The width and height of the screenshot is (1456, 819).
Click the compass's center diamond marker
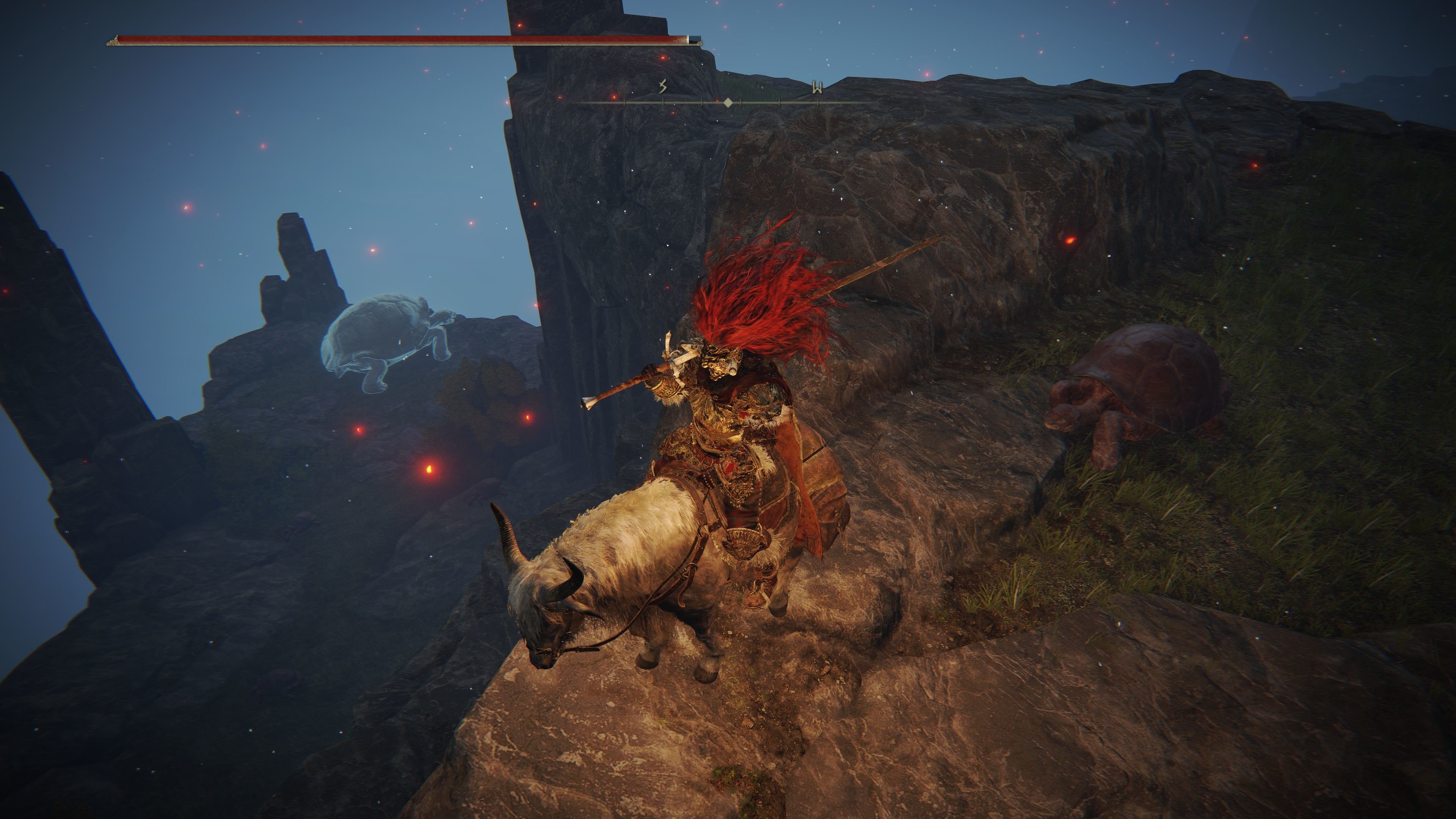pyautogui.click(x=728, y=102)
